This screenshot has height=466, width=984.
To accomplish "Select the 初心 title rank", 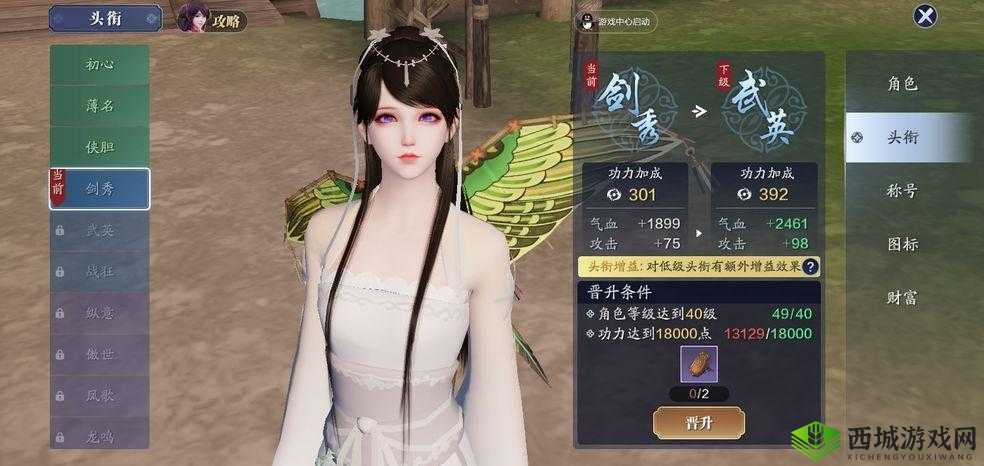I will pos(100,64).
